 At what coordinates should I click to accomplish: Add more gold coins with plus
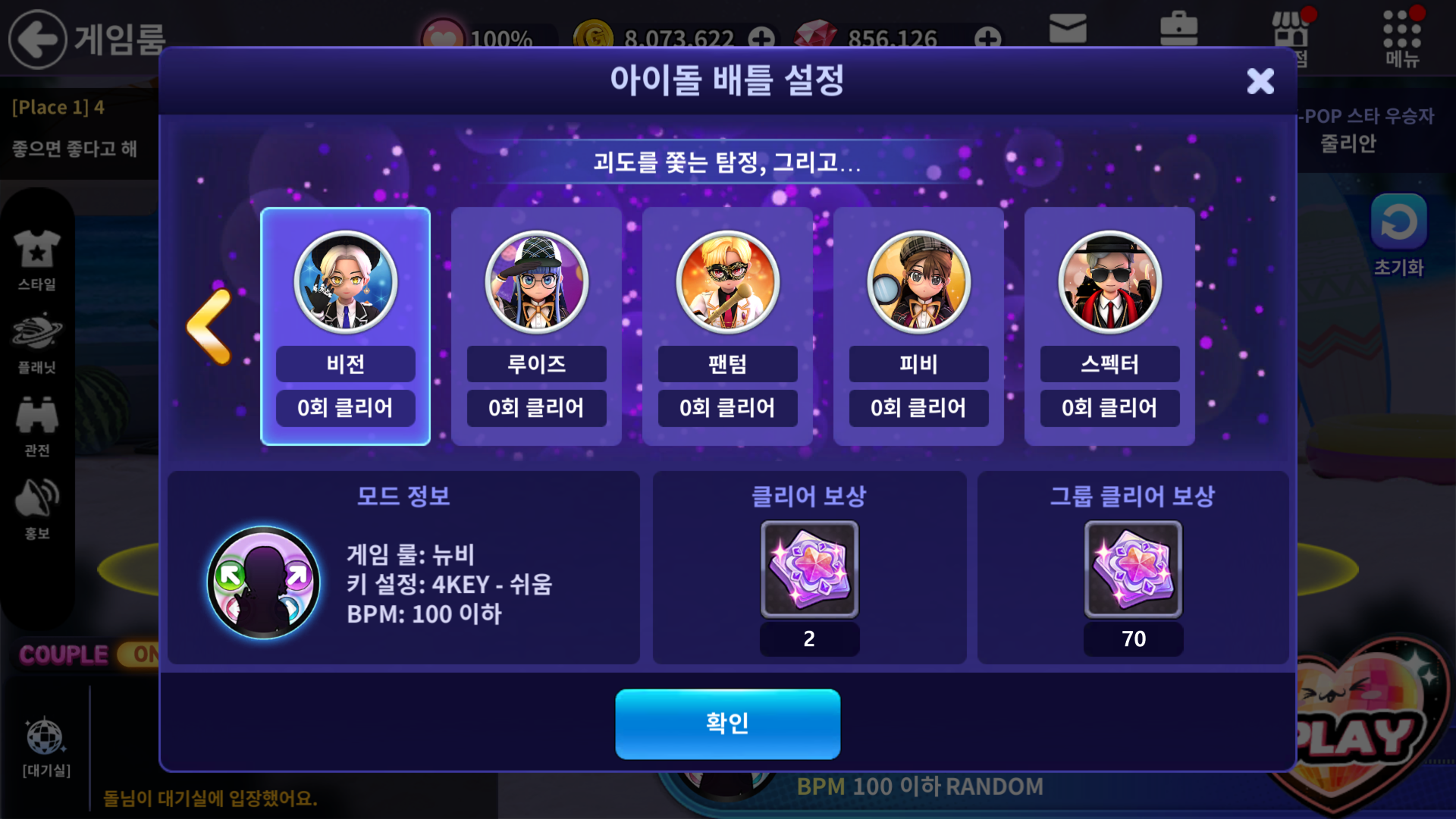tap(761, 37)
